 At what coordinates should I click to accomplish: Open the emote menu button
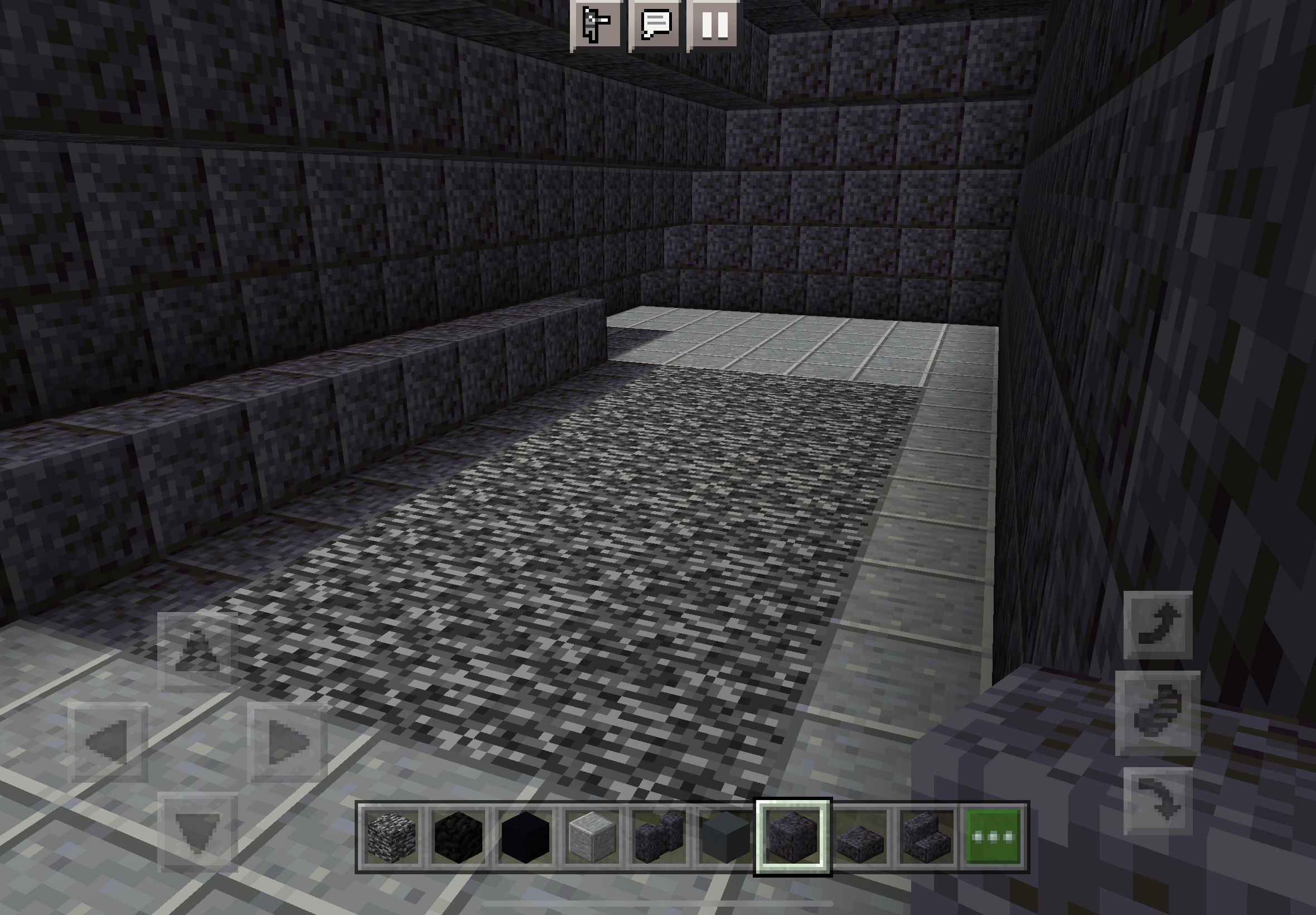point(597,24)
